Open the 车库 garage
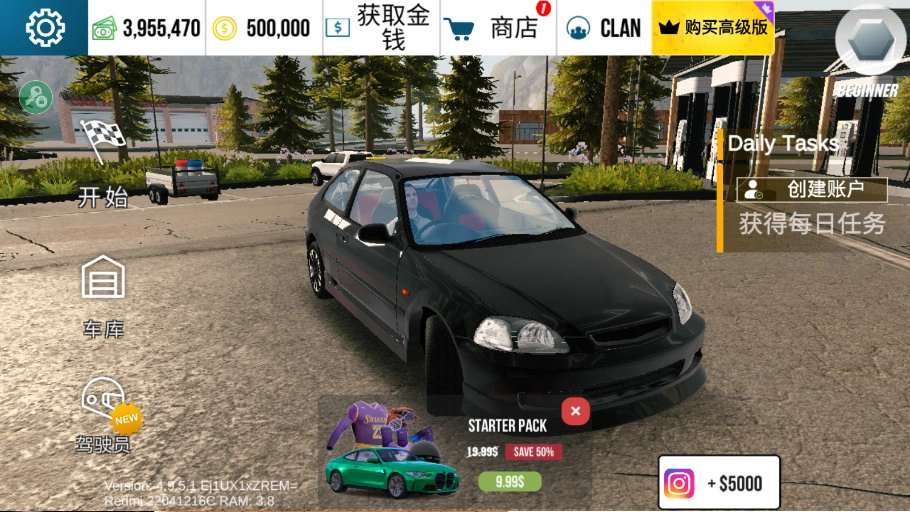The image size is (910, 512). point(103,295)
